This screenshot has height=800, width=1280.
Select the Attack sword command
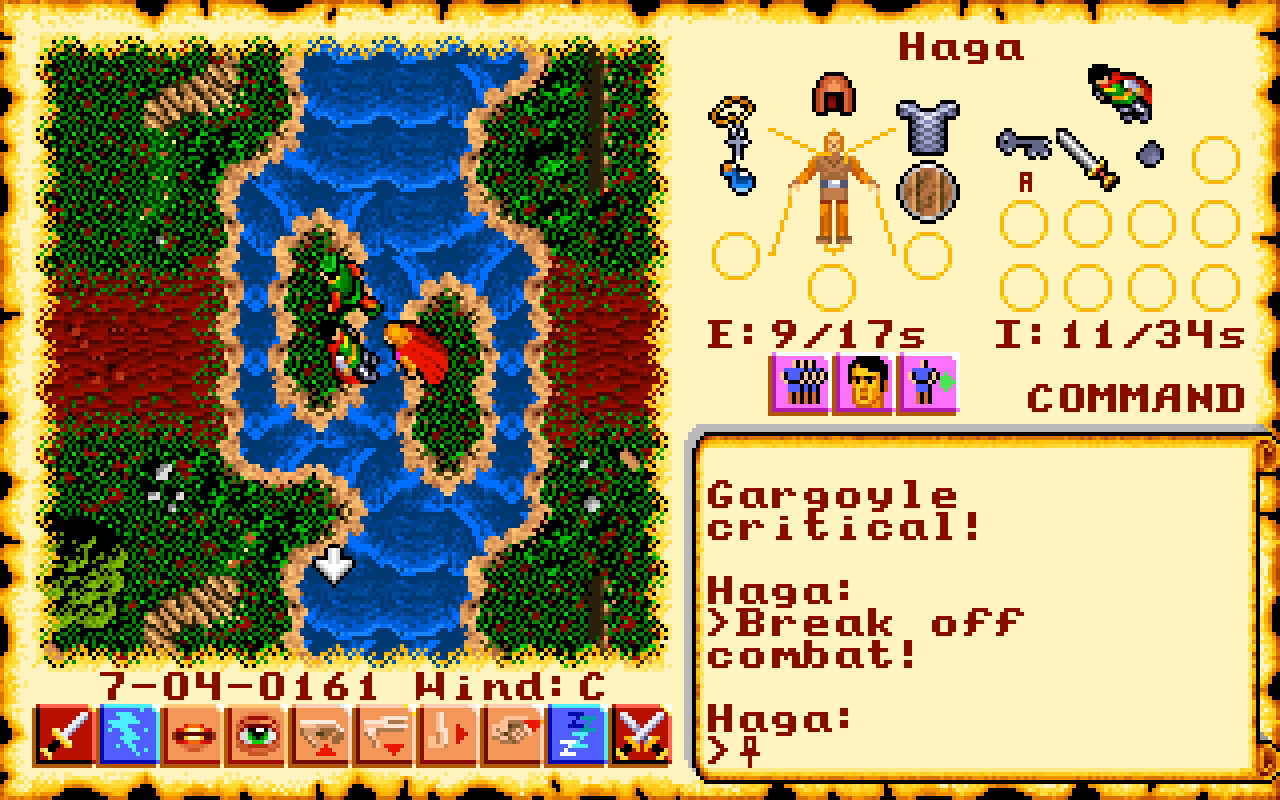point(66,736)
